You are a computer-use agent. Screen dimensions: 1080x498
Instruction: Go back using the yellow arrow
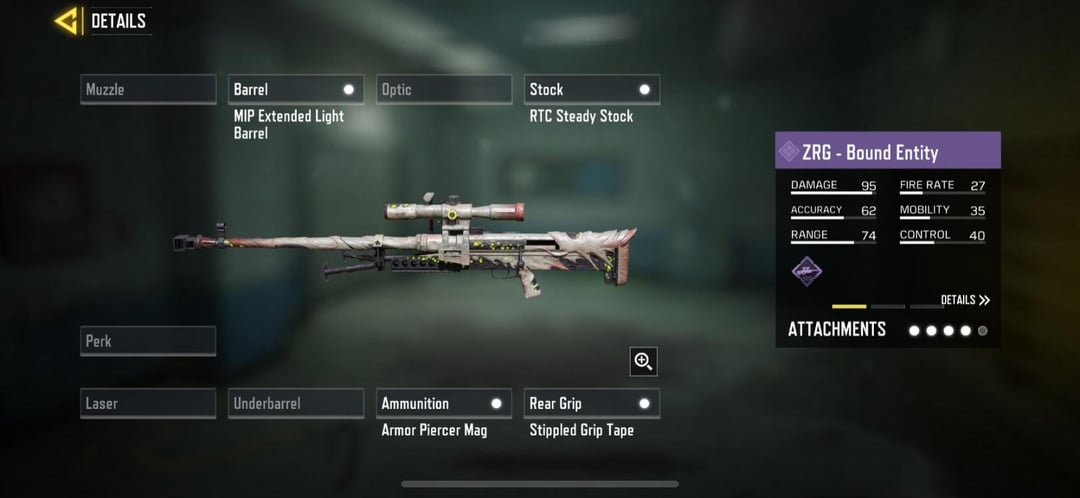(68, 20)
